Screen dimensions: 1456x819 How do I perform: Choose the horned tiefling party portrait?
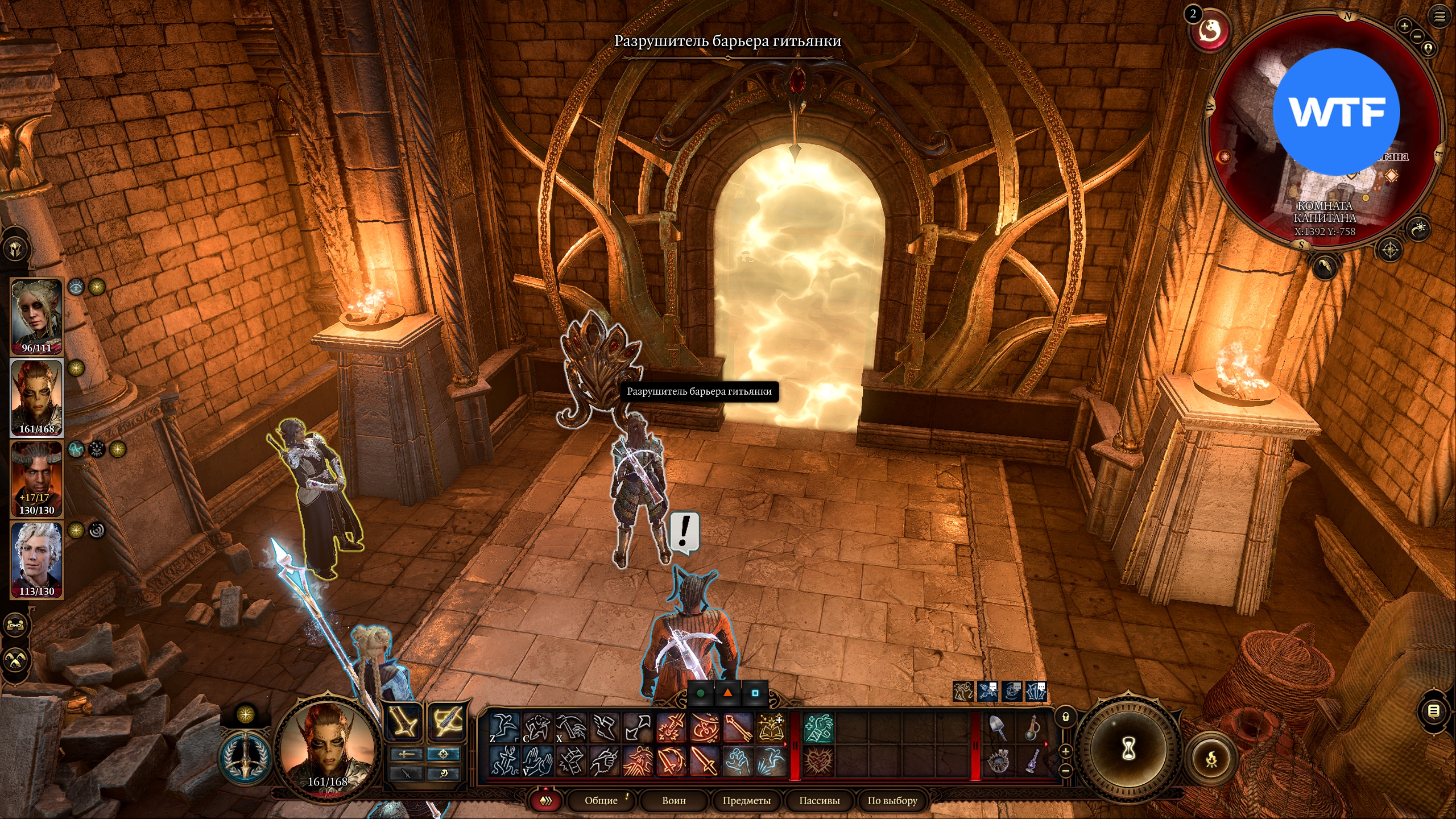(x=37, y=479)
